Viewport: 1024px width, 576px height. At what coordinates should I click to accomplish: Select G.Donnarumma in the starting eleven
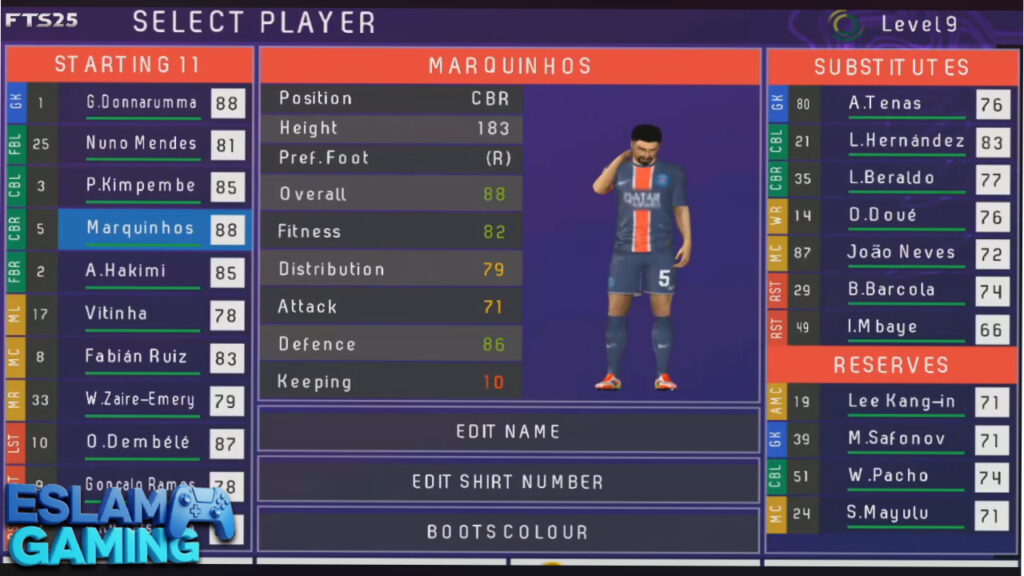coord(140,102)
